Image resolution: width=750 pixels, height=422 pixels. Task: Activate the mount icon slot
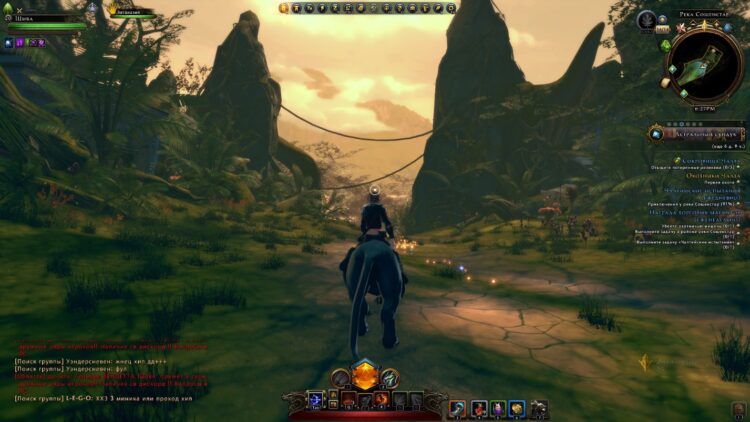538,408
